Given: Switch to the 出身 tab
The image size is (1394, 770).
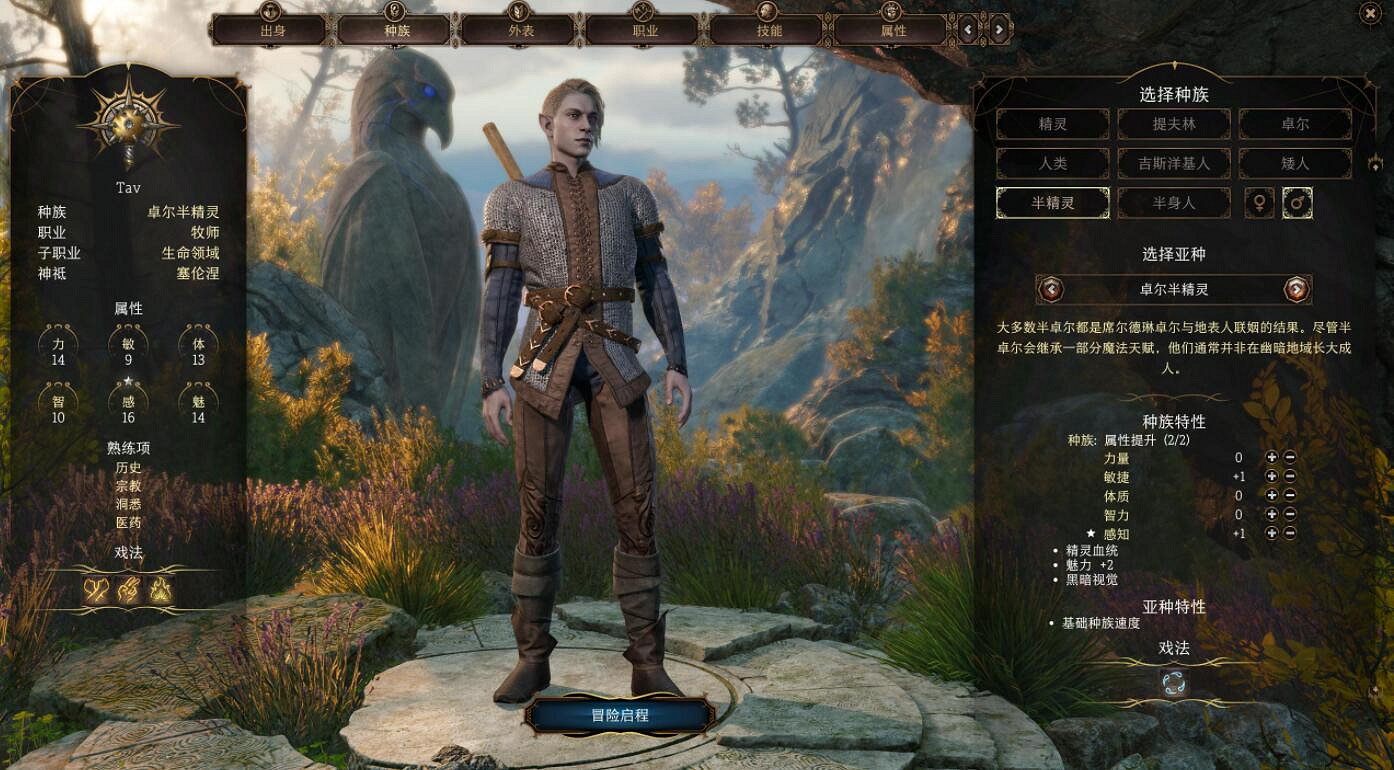Looking at the screenshot, I should point(273,30).
